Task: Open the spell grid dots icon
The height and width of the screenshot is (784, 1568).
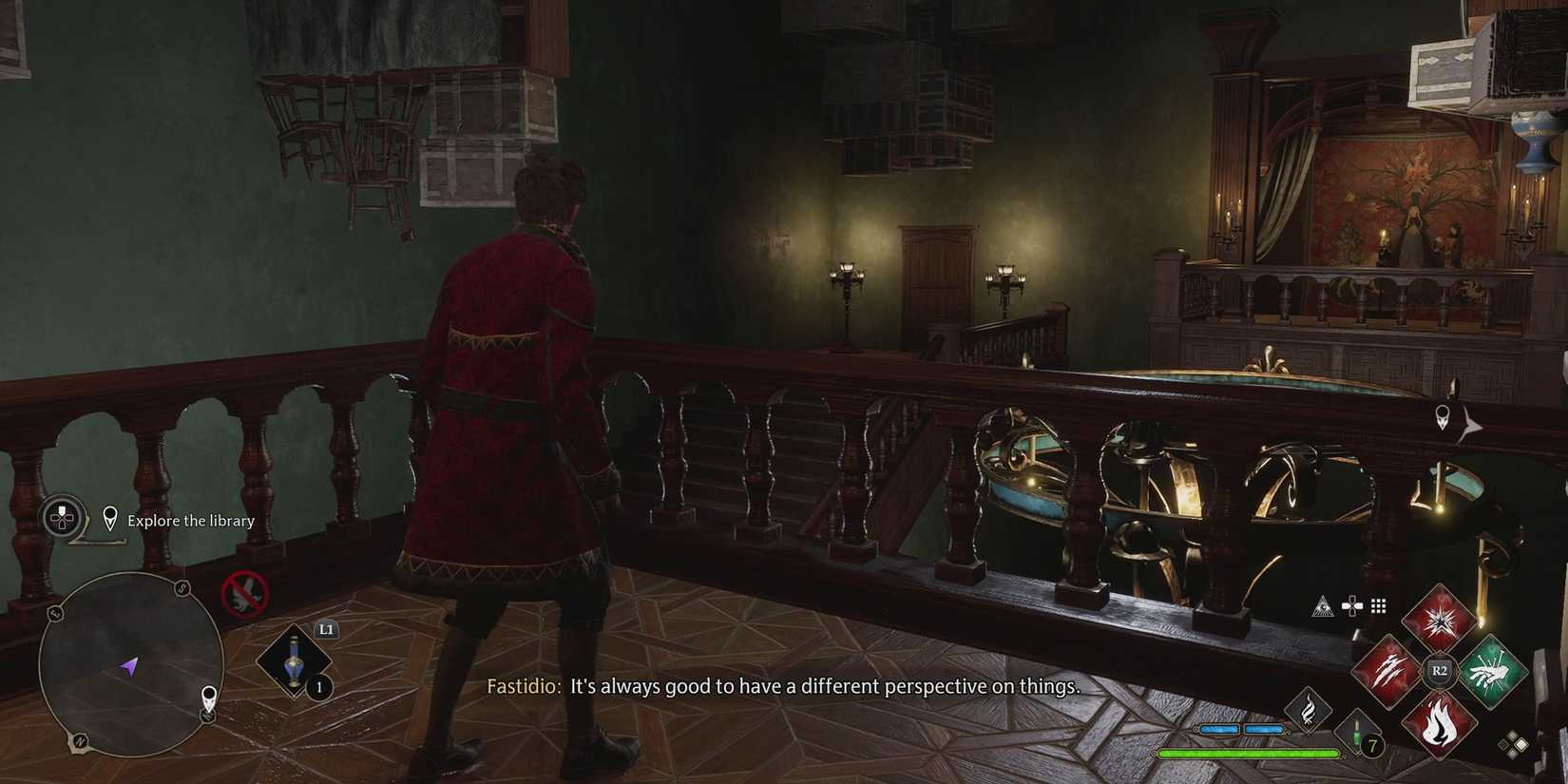Action: 1378,605
